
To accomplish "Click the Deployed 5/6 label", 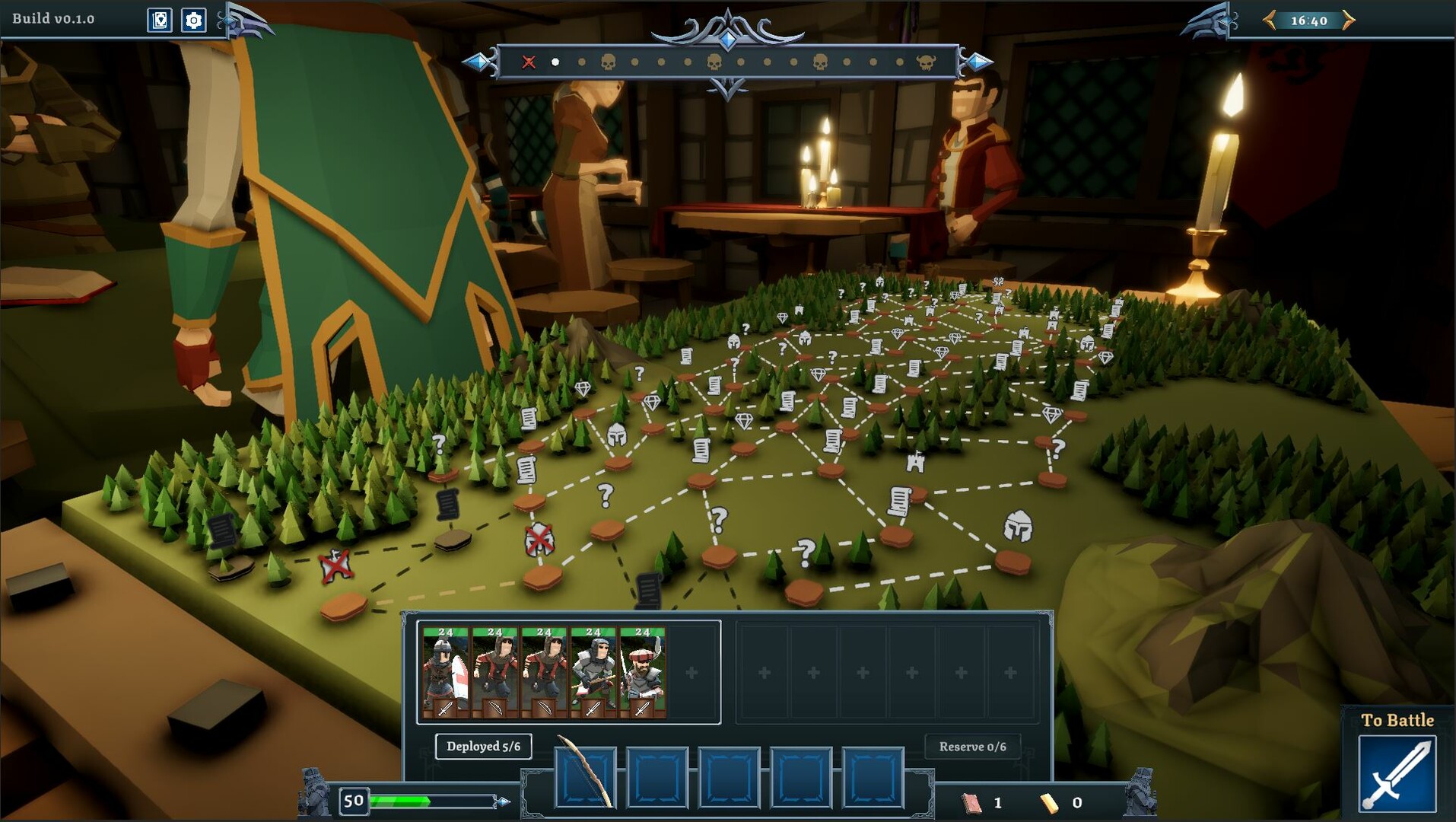I will pyautogui.click(x=484, y=747).
